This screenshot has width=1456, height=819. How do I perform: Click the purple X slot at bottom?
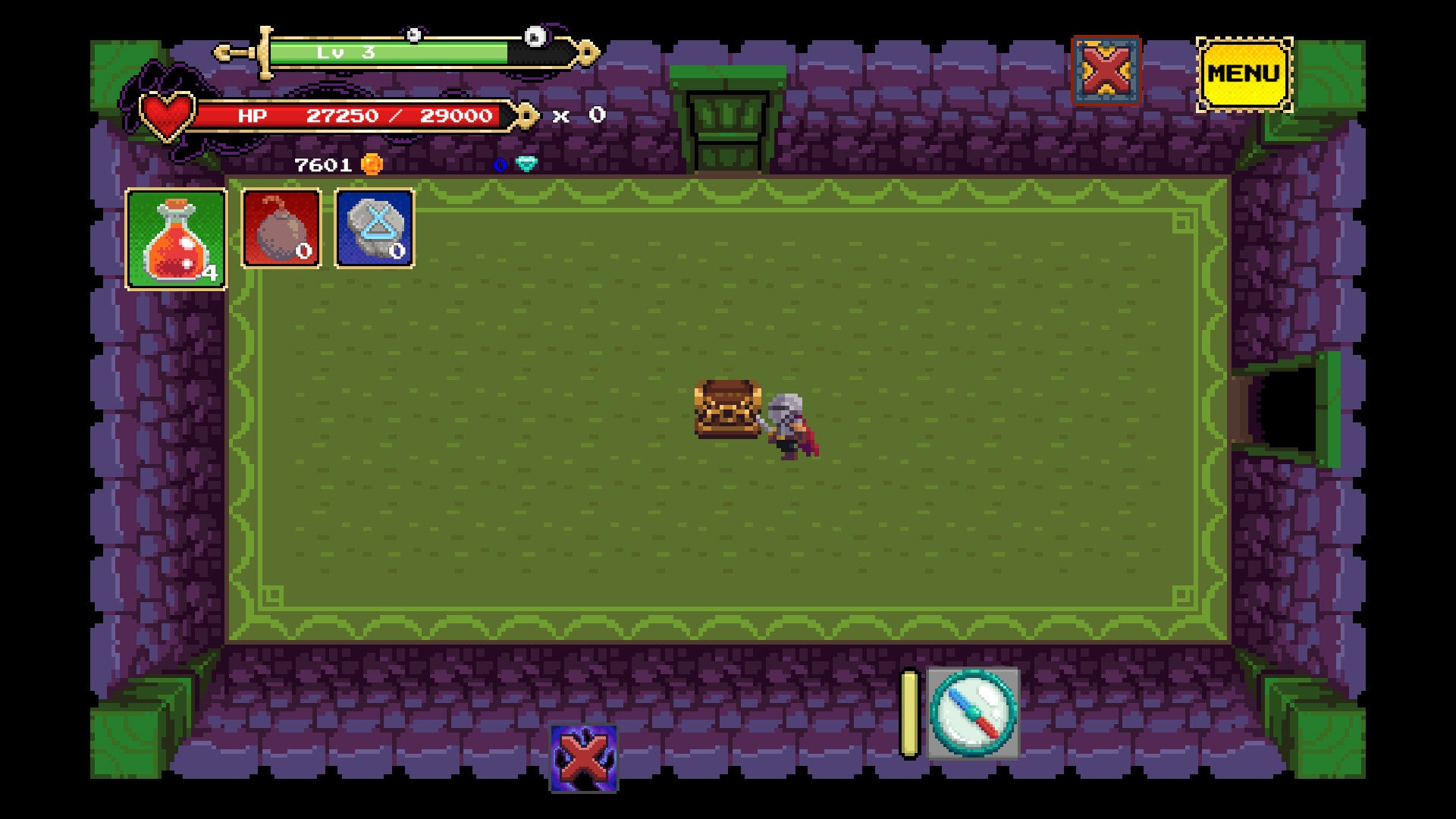coord(583,758)
